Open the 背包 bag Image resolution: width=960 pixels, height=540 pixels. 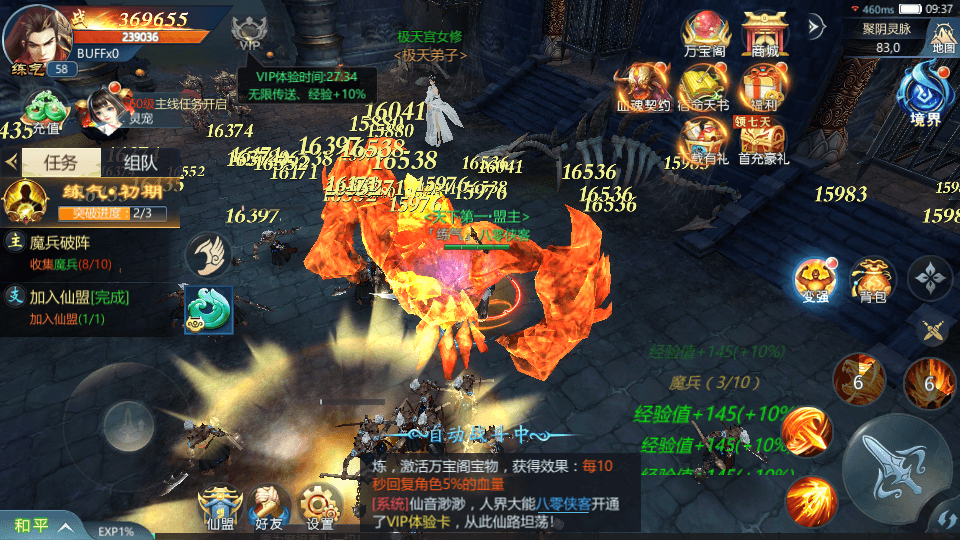[x=873, y=280]
